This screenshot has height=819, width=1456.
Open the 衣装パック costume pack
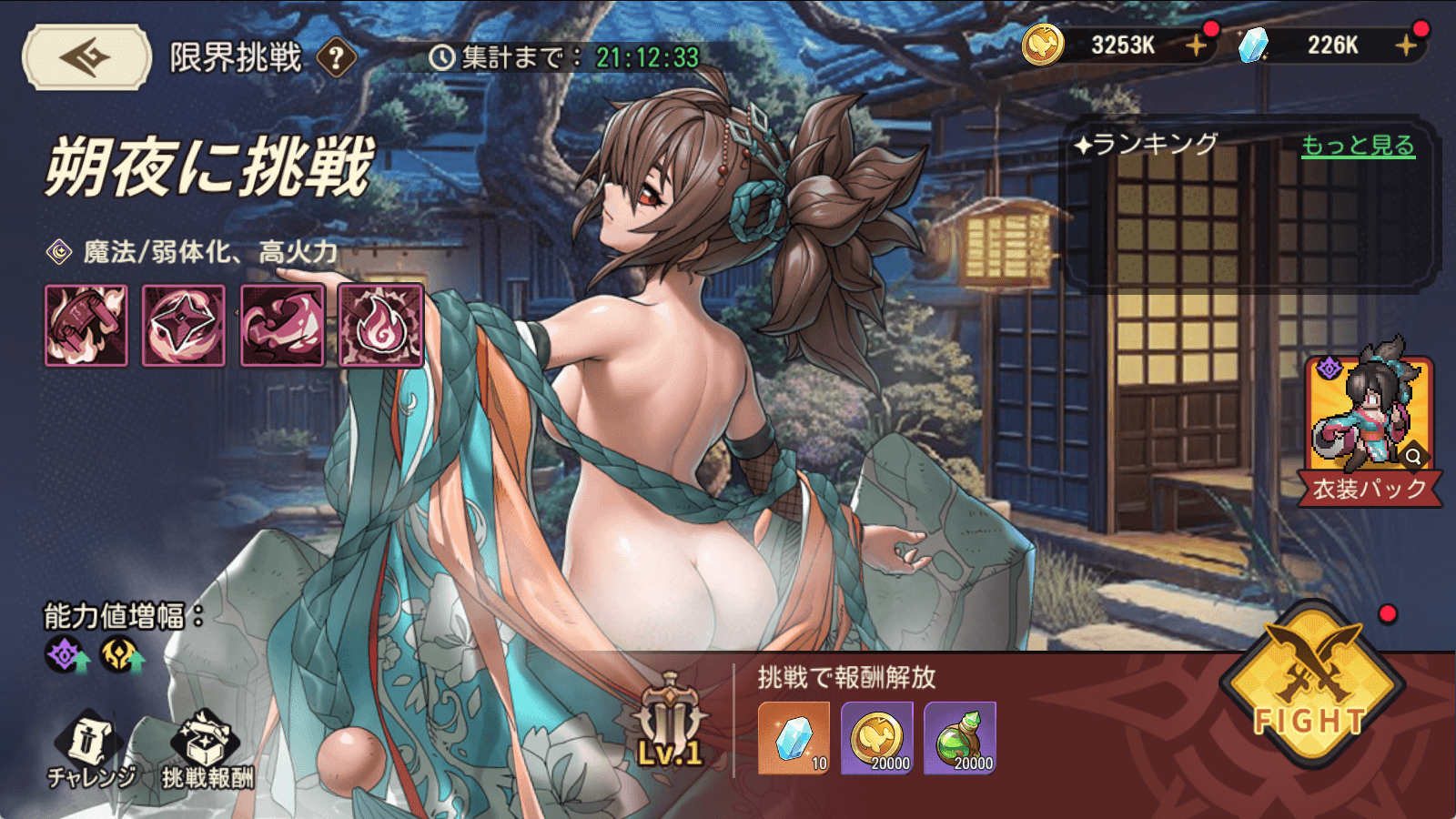coord(1370,430)
